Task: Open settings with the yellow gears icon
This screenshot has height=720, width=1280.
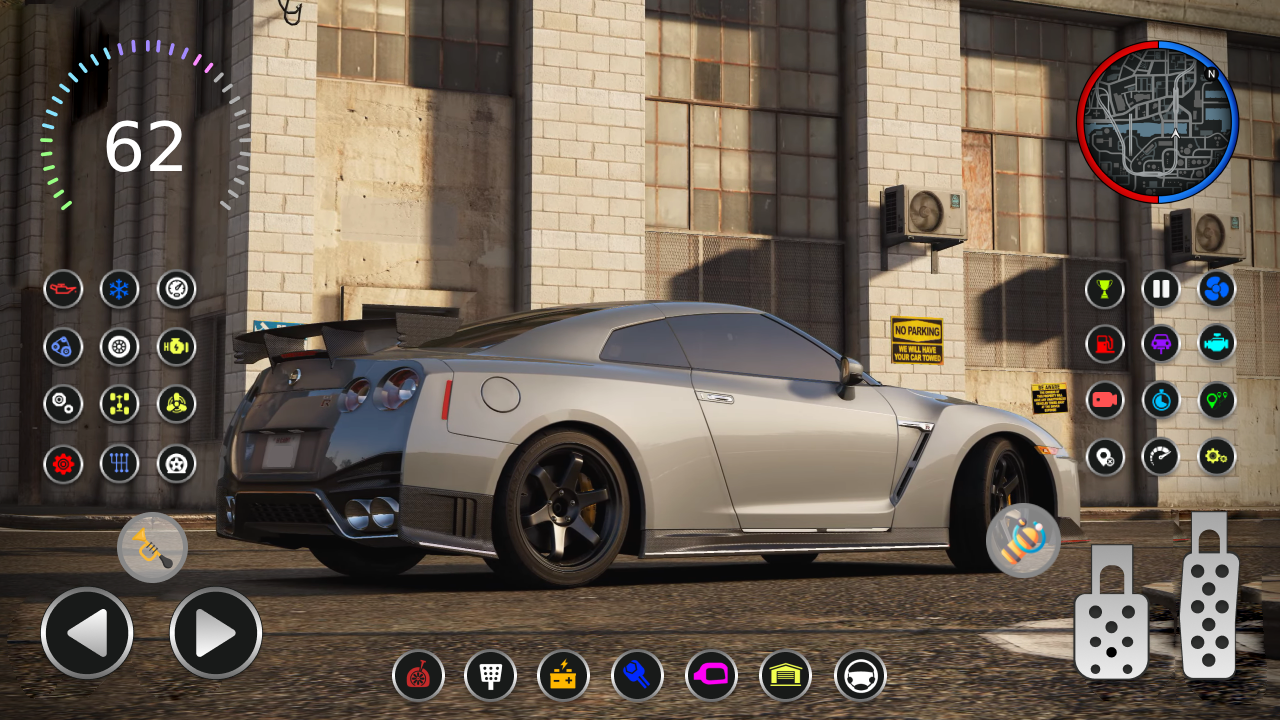Action: pos(1217,457)
